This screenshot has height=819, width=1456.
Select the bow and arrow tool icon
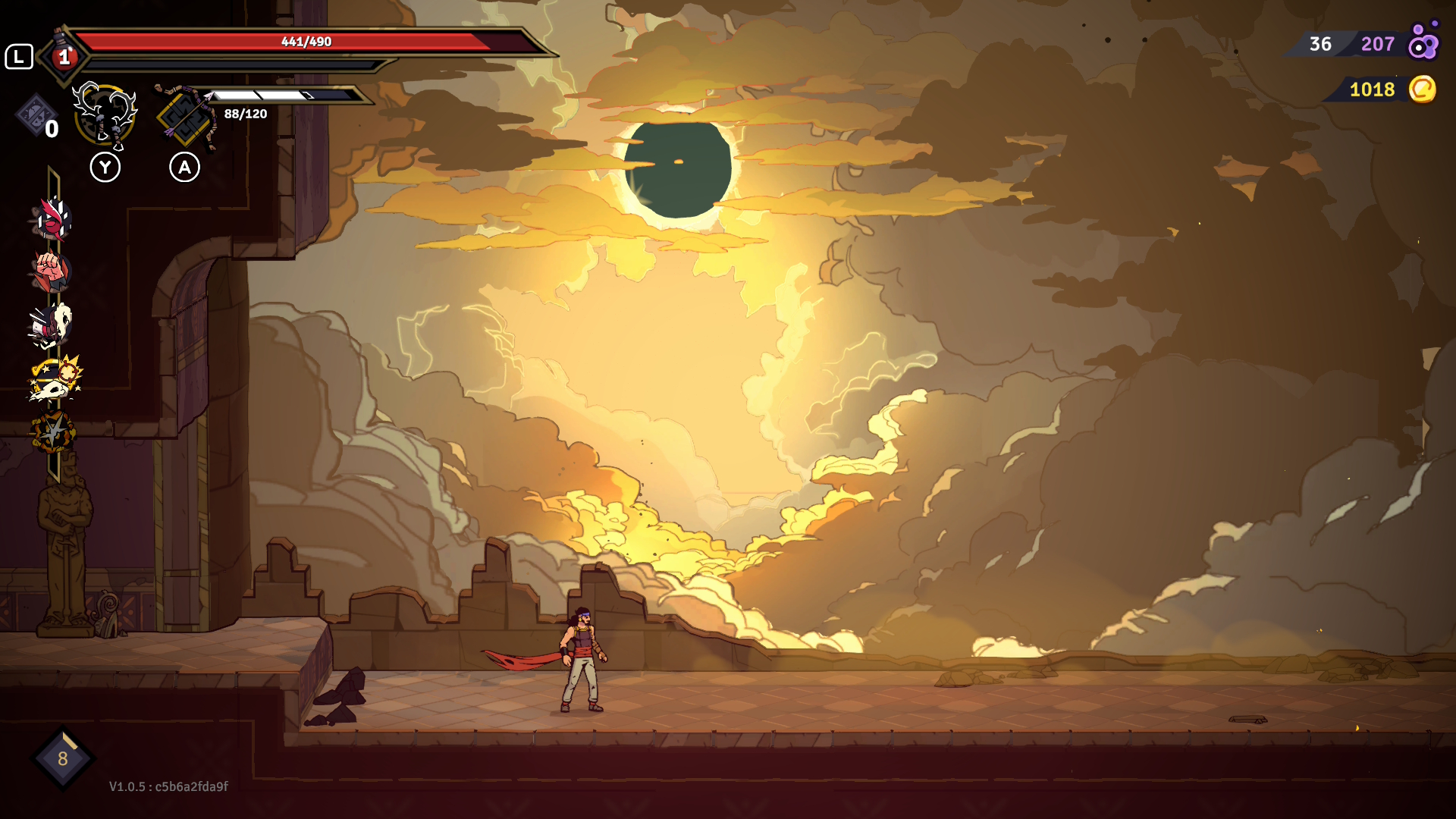point(185,115)
